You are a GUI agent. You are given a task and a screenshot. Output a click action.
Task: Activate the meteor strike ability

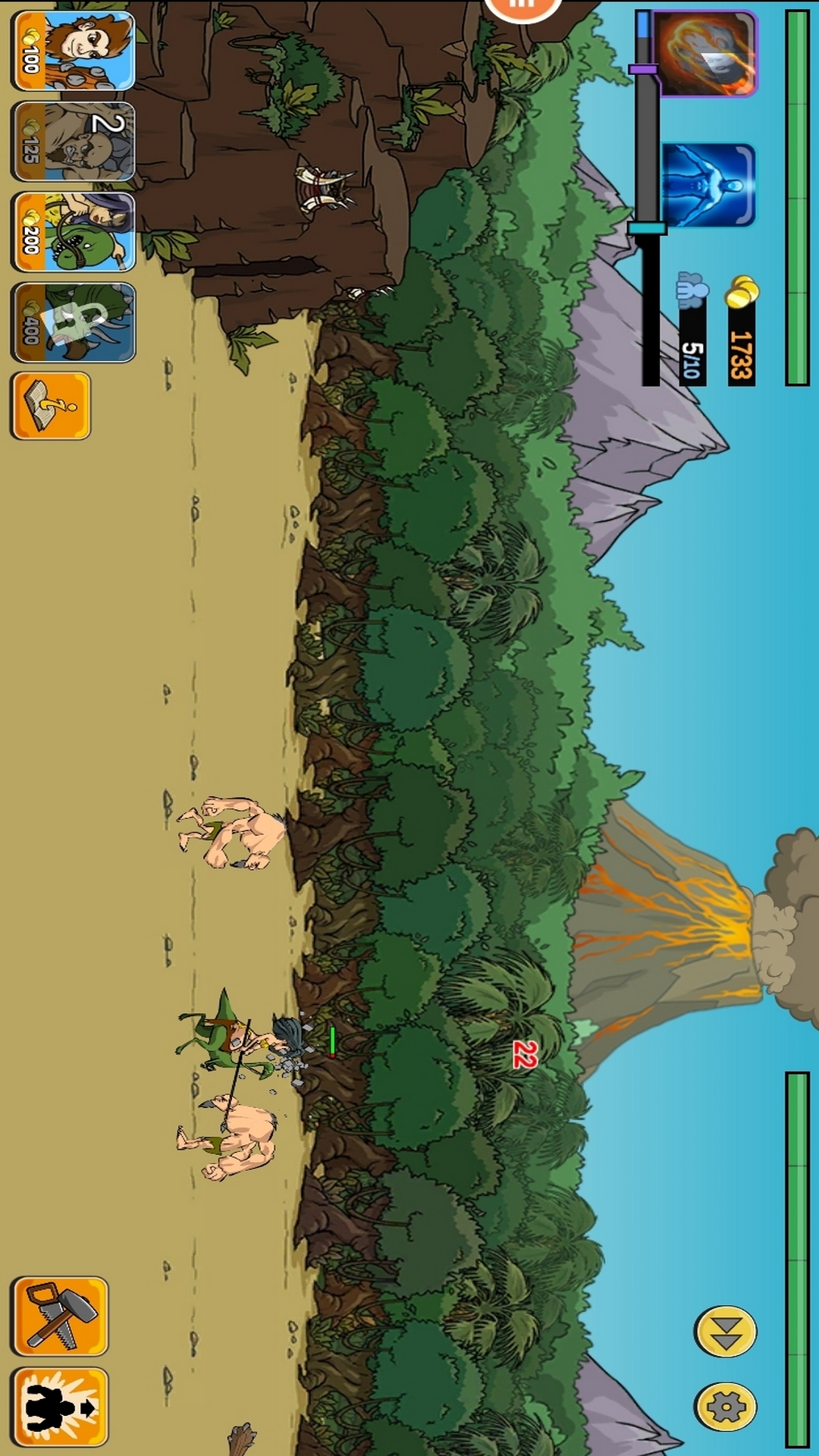point(706,53)
